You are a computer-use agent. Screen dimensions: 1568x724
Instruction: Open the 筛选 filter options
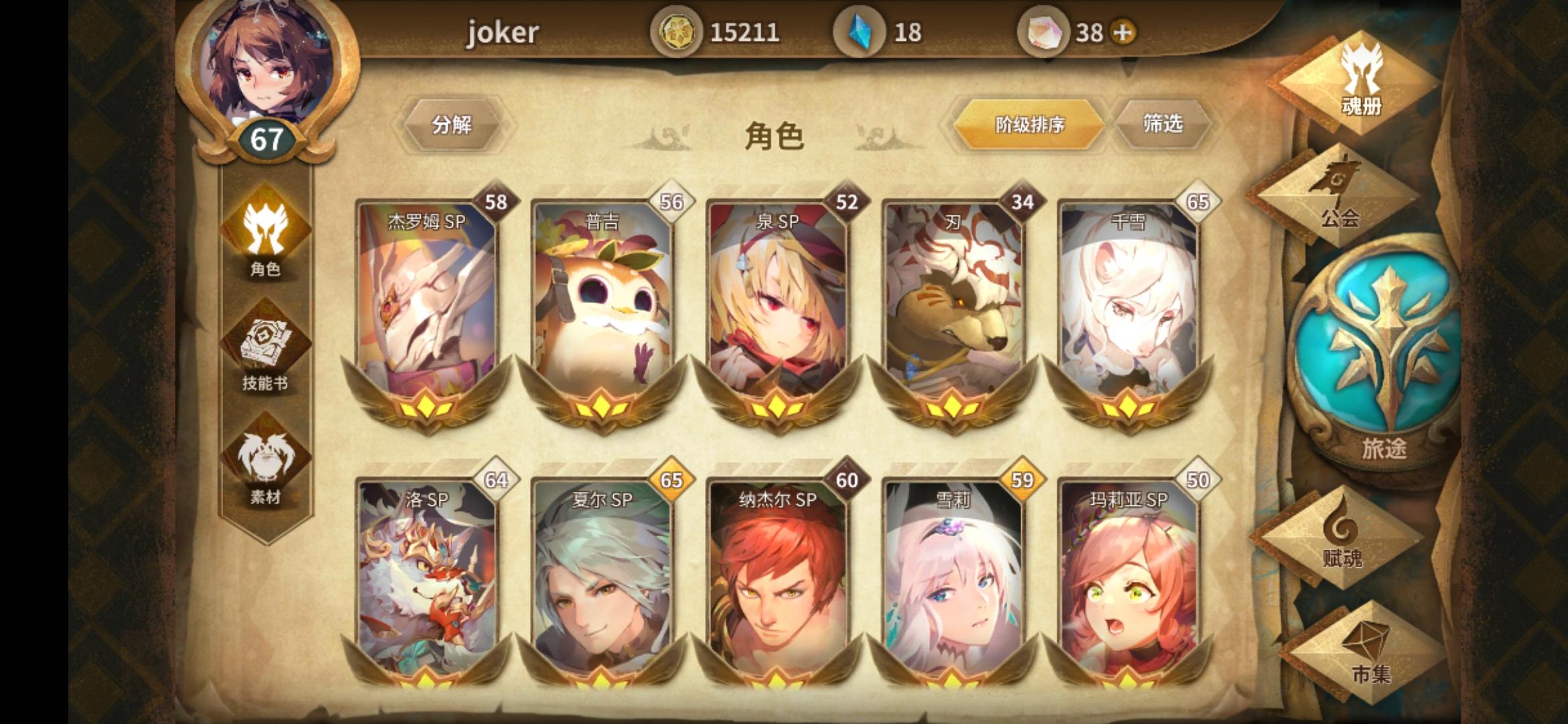coord(1164,123)
